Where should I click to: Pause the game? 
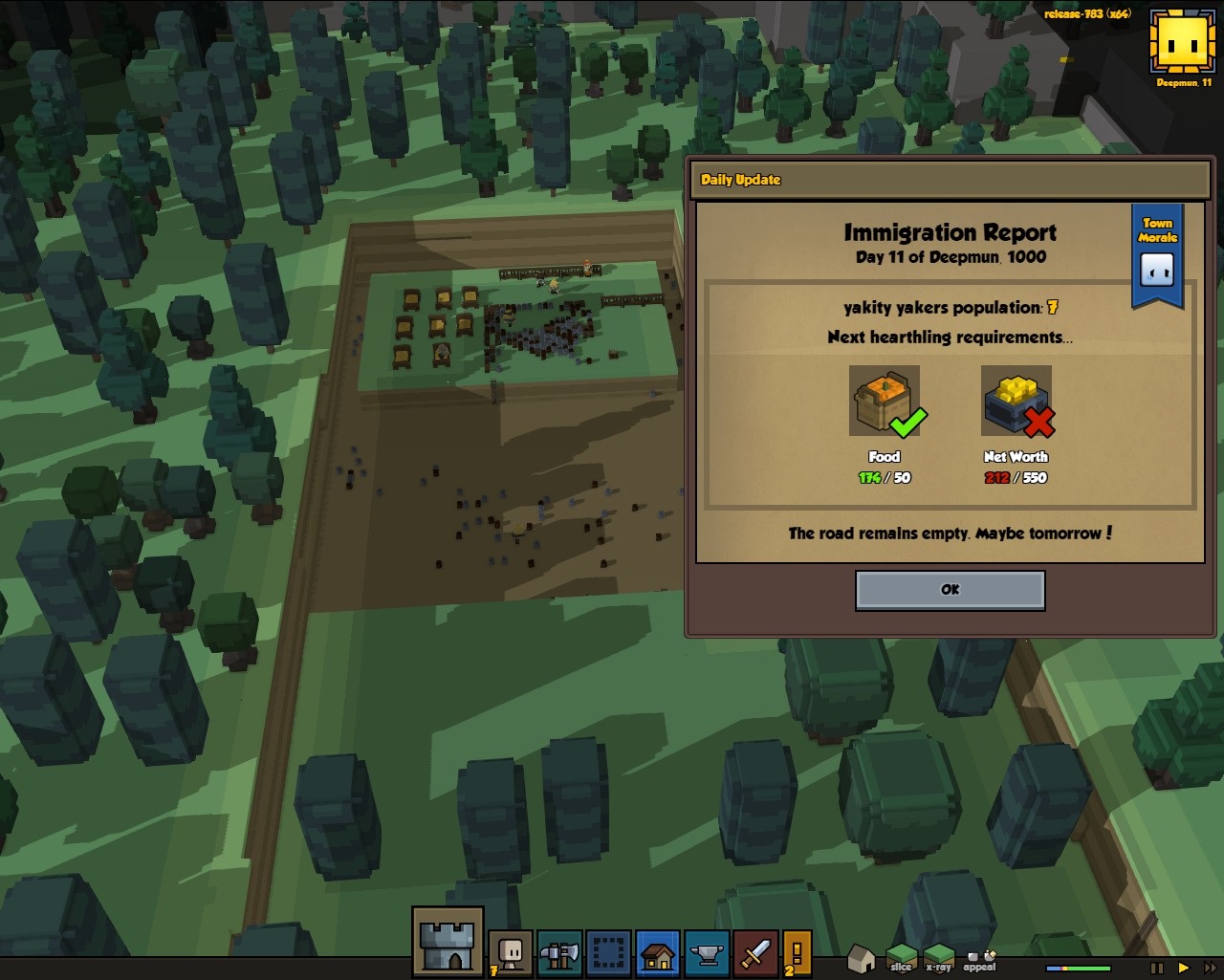point(1157,968)
